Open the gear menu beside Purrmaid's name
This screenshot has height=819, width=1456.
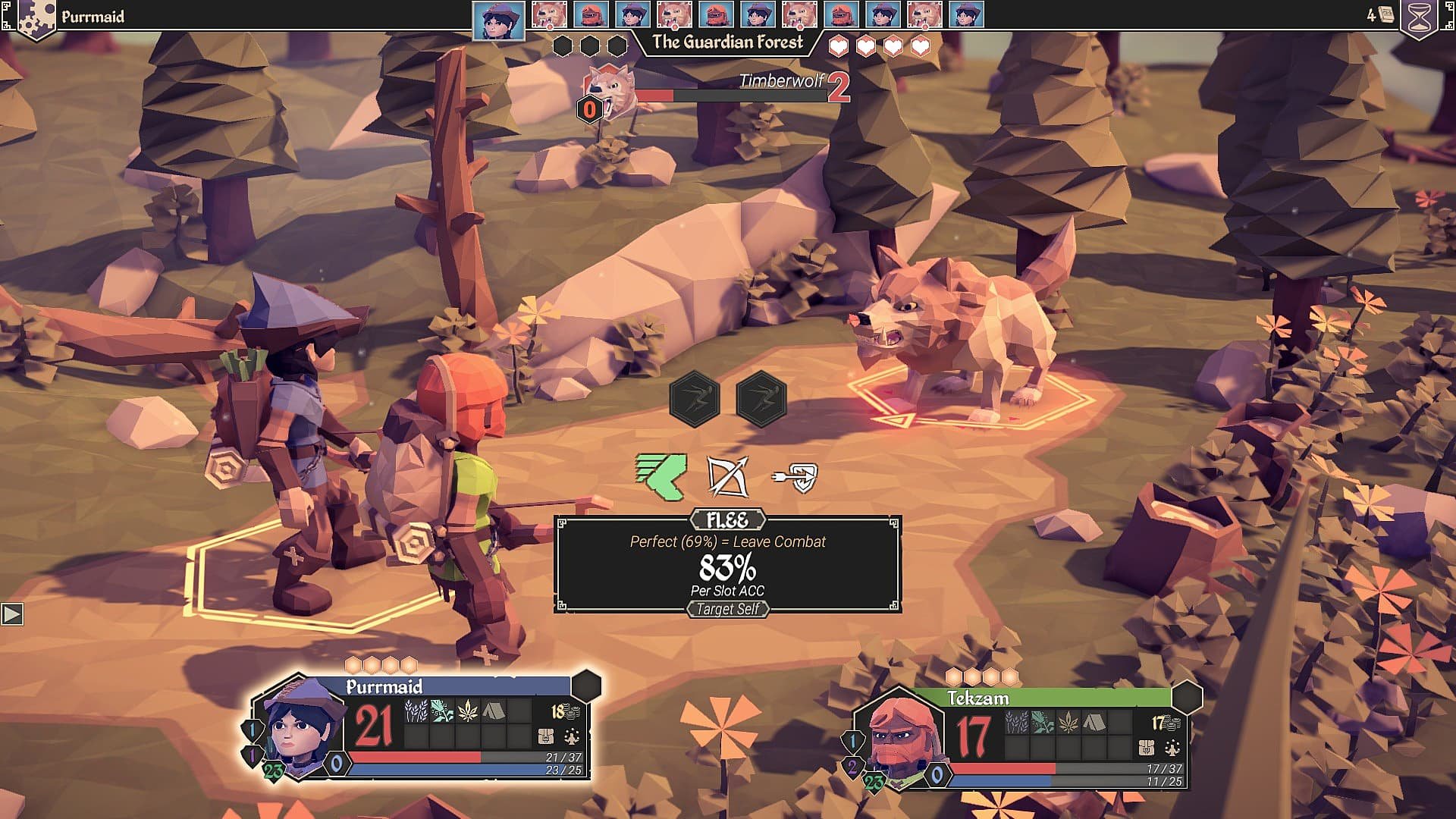point(36,18)
